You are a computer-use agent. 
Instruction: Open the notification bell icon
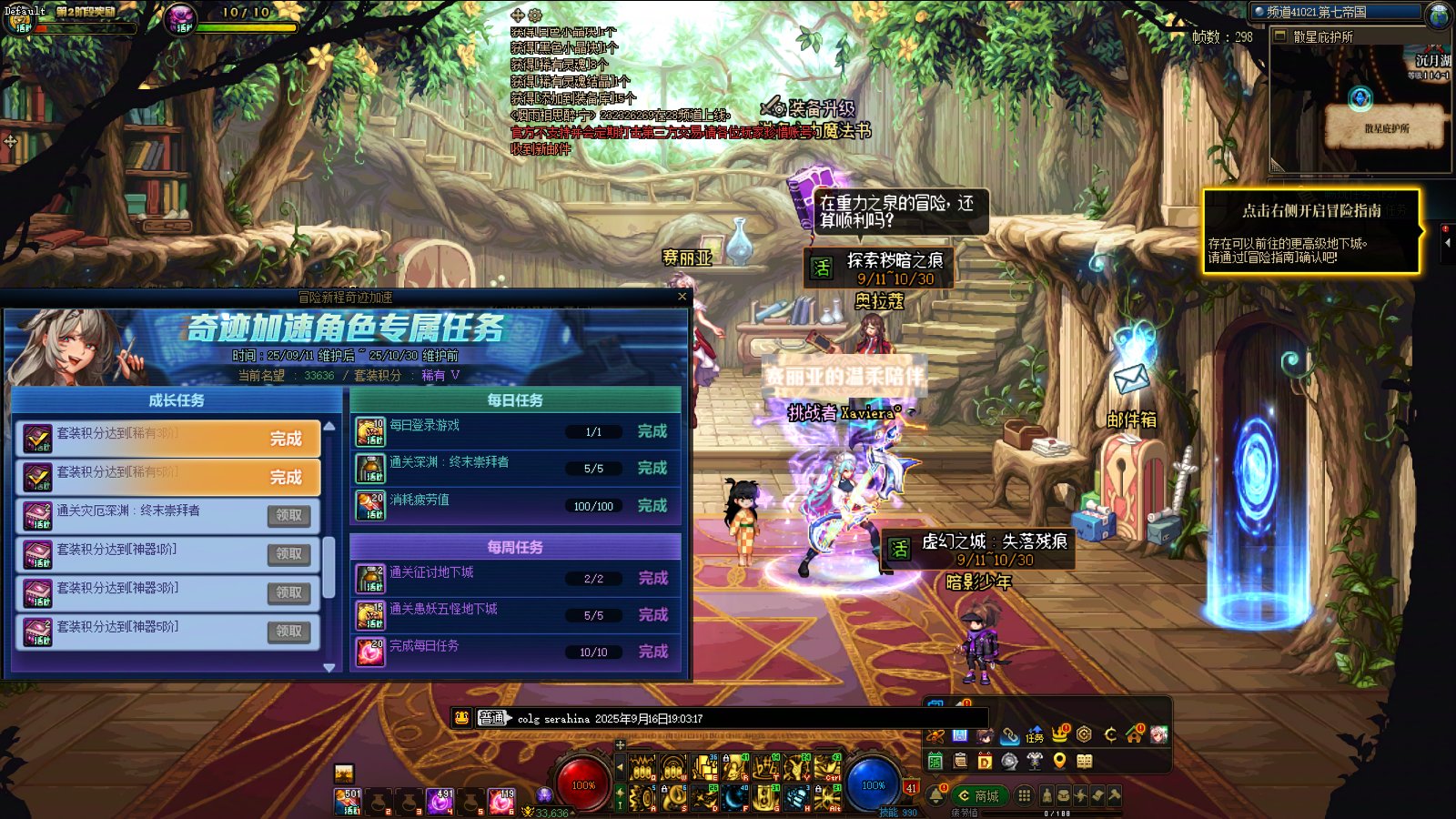936,796
